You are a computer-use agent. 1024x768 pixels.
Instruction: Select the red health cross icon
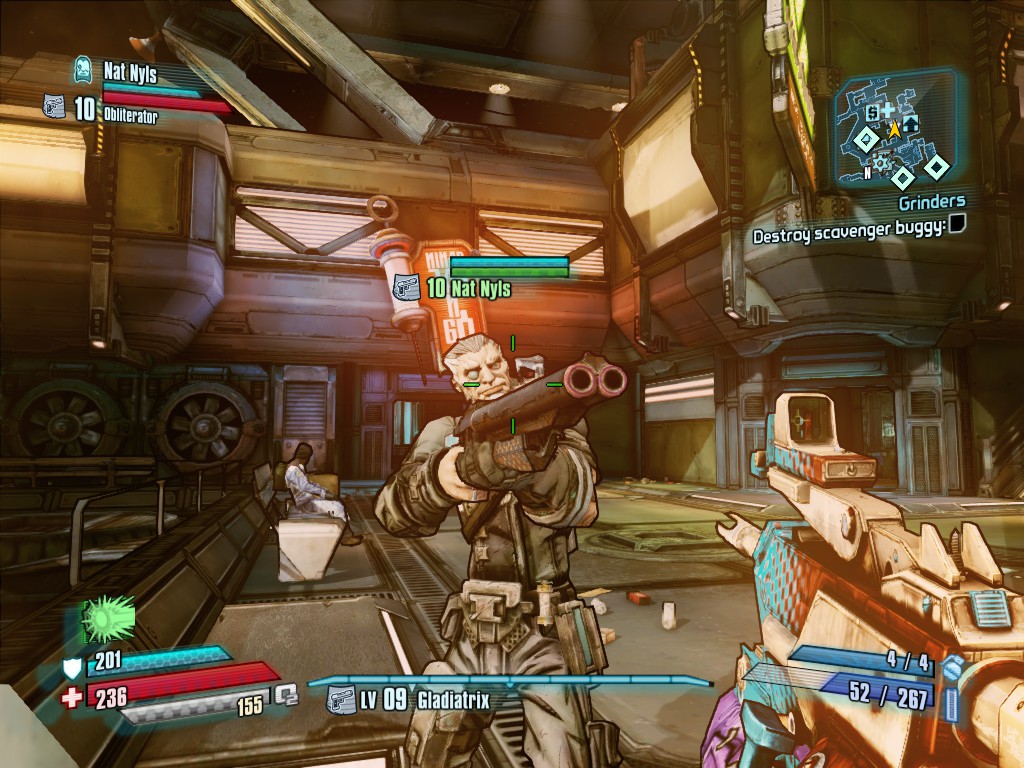(72, 697)
